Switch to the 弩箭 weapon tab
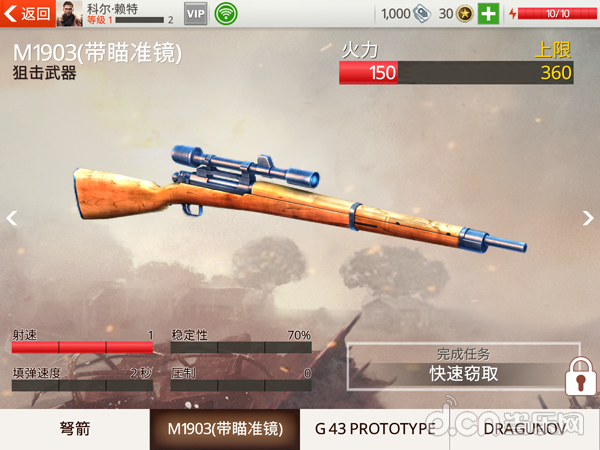The width and height of the screenshot is (600, 450). [x=74, y=429]
